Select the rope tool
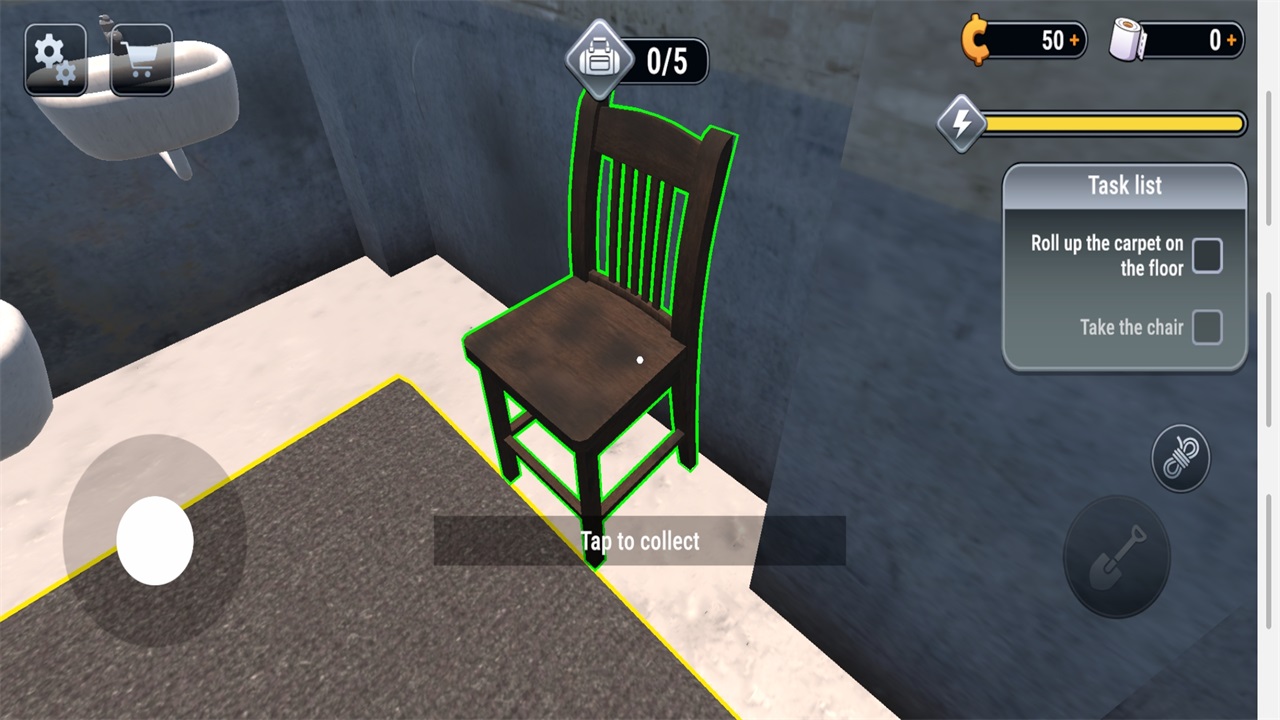This screenshot has width=1280, height=720. [1180, 457]
